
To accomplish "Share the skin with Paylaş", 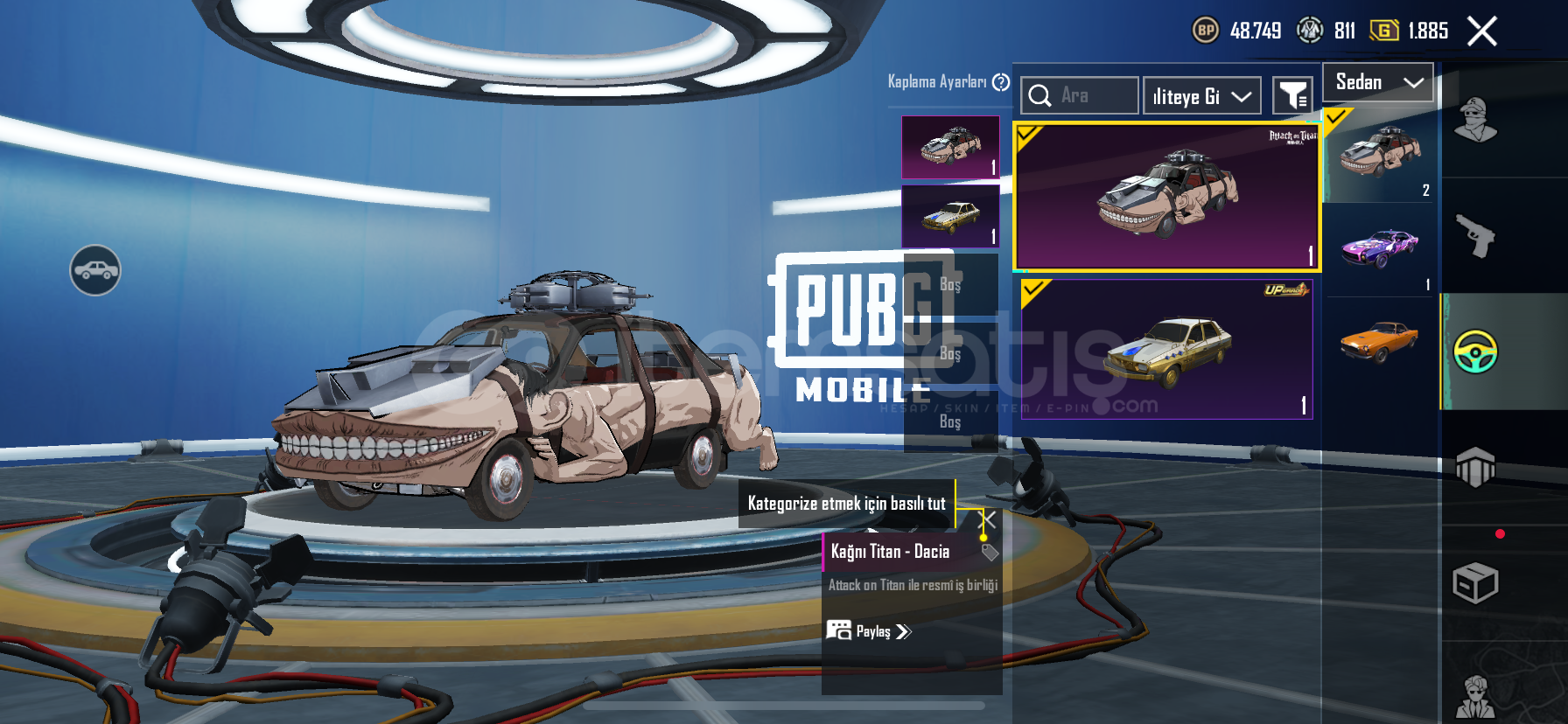I will click(869, 631).
